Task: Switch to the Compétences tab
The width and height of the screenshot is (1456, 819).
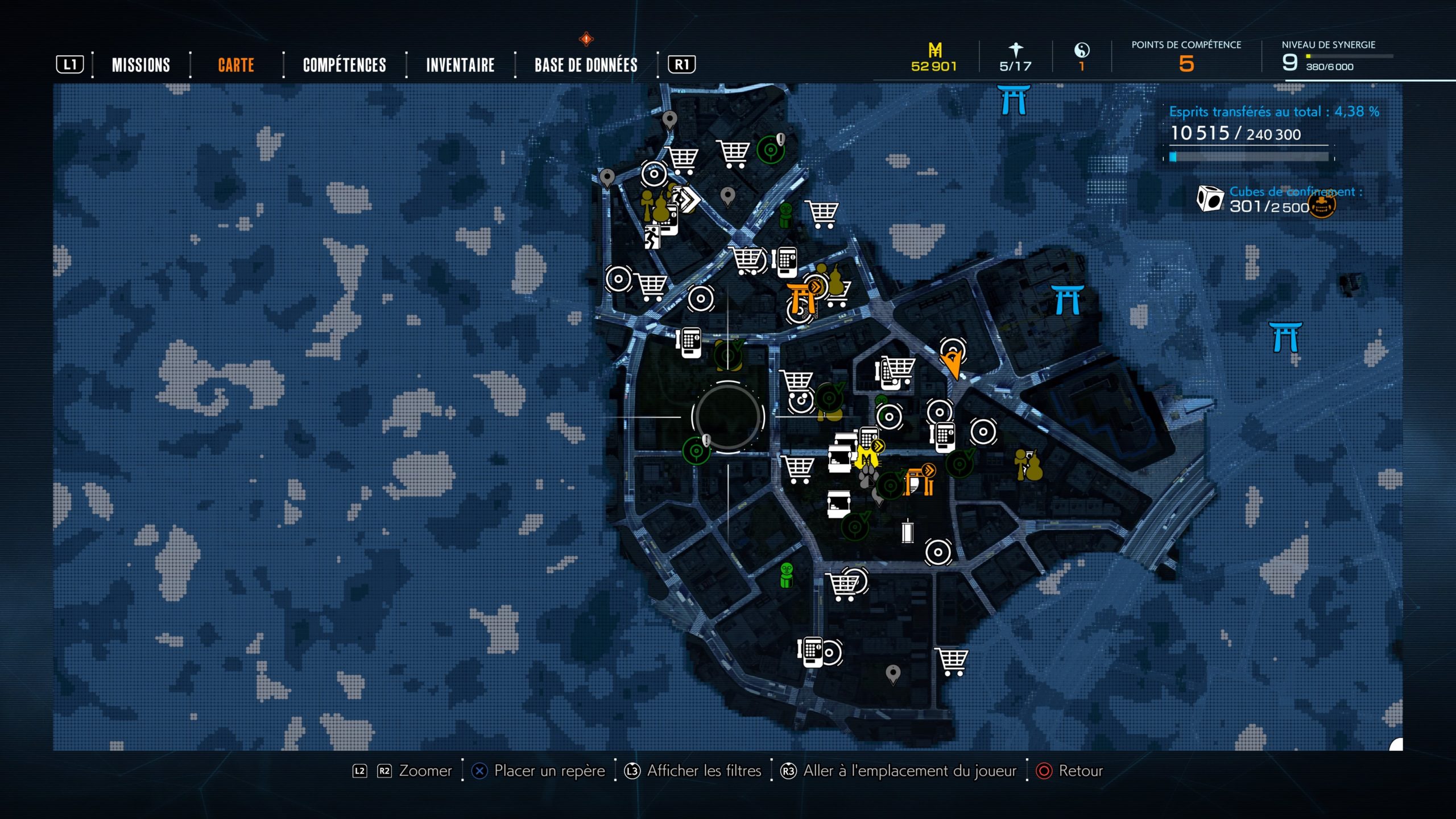Action: (344, 65)
